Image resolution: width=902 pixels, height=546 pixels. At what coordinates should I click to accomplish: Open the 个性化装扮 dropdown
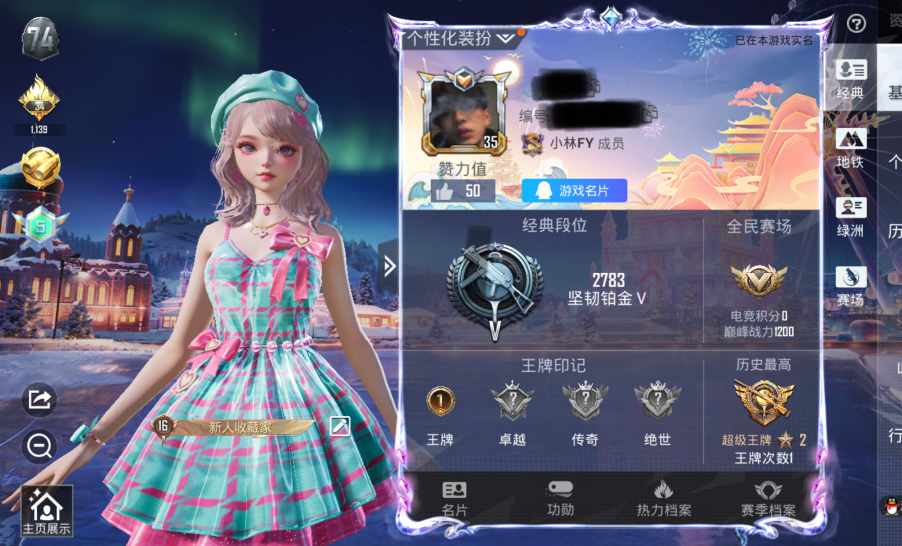tap(460, 38)
